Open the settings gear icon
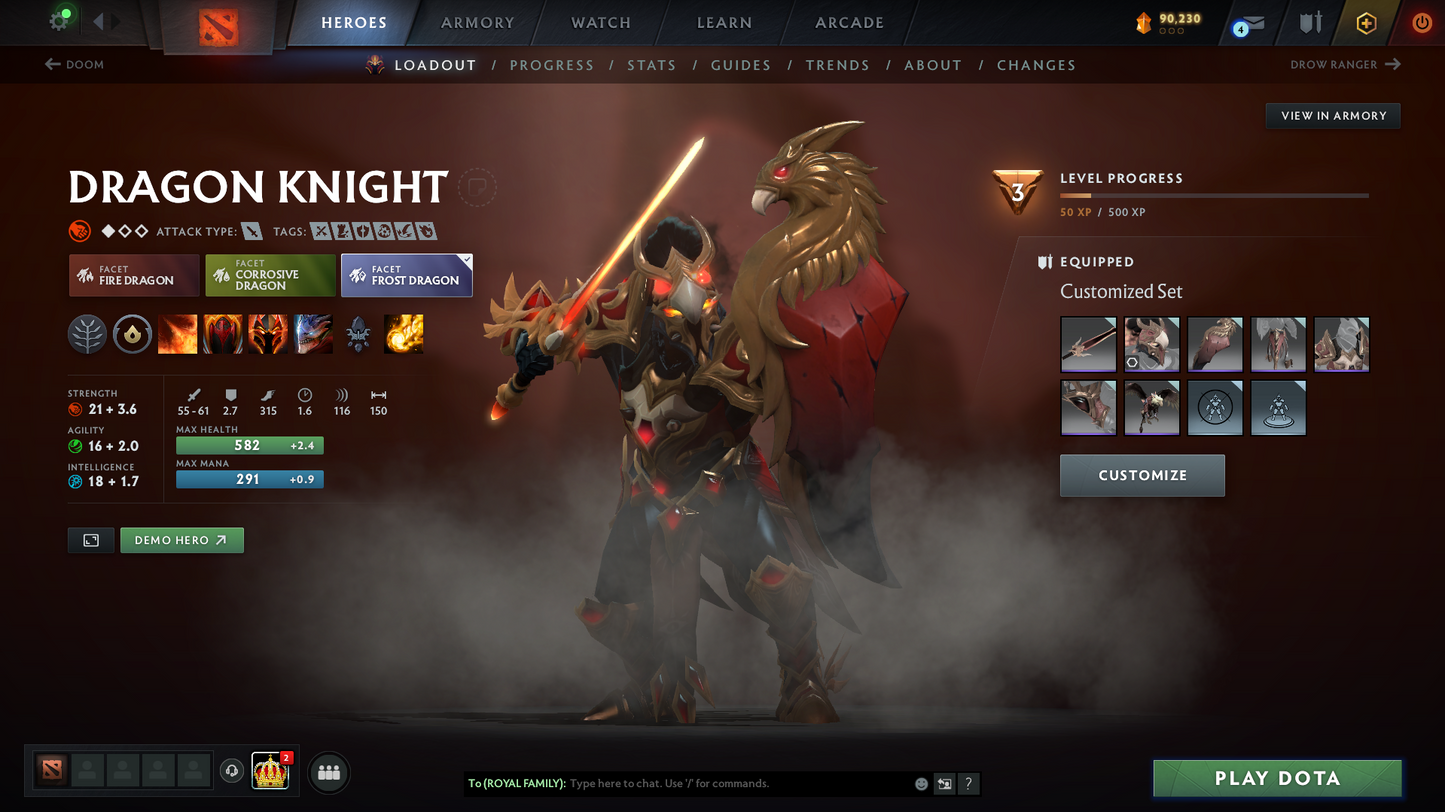Image resolution: width=1445 pixels, height=812 pixels. pos(59,21)
